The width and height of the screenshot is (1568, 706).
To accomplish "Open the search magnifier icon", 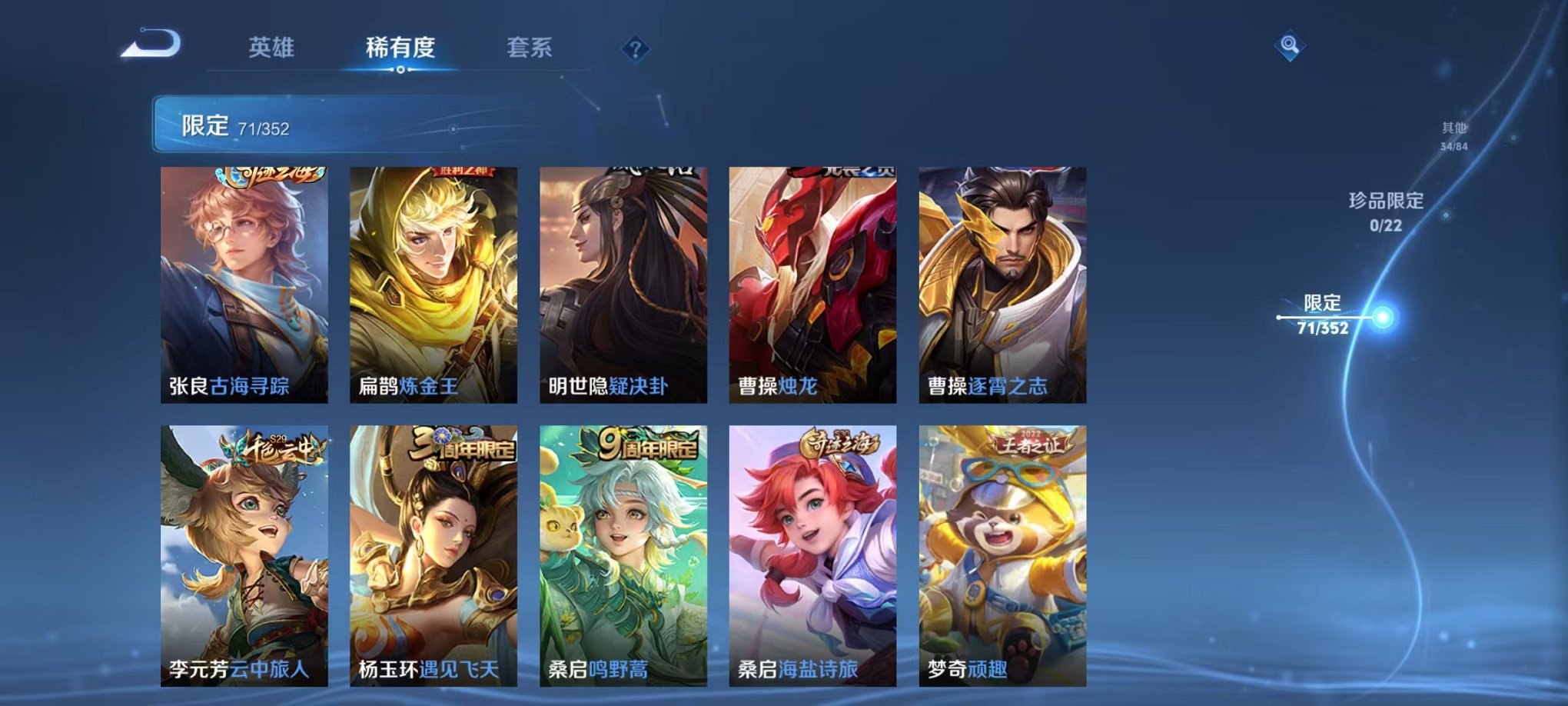I will coord(1291,45).
